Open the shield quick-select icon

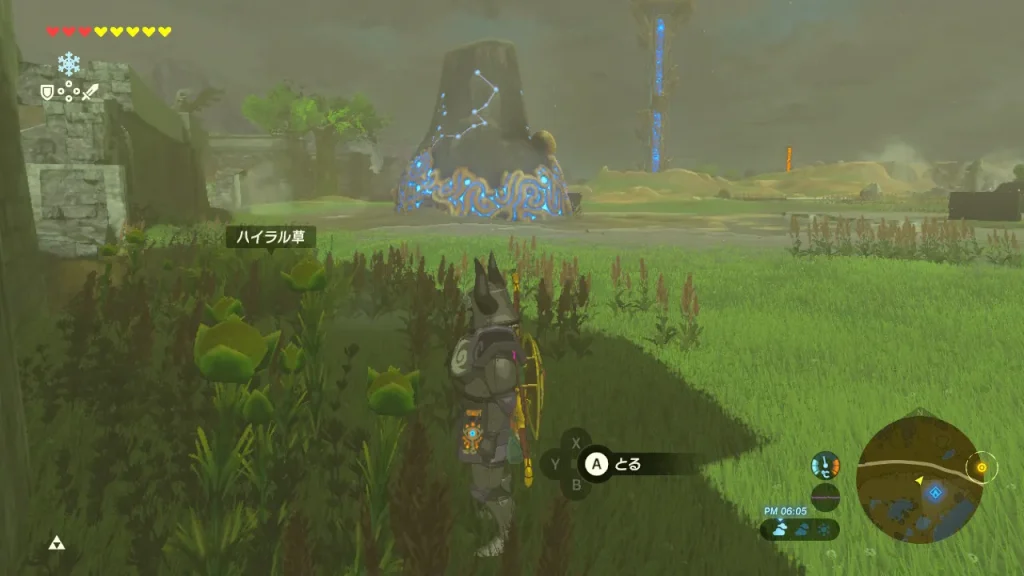(46, 92)
